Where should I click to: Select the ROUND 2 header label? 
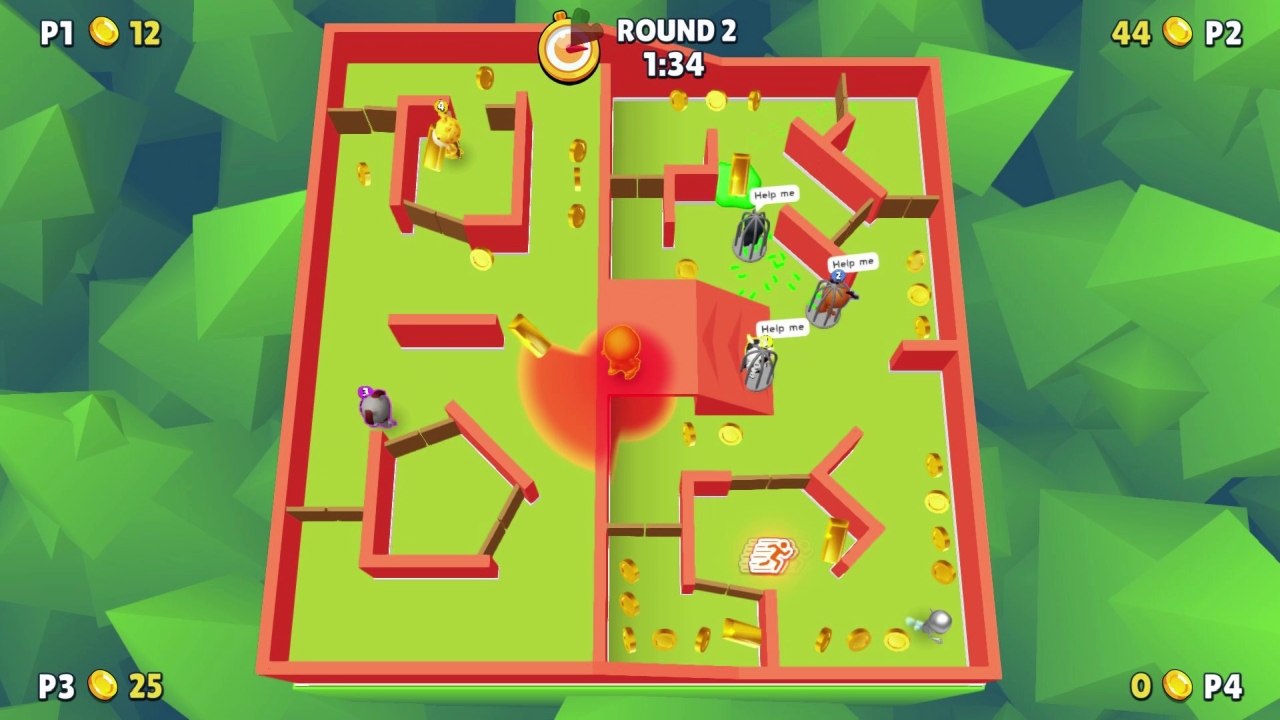pos(676,31)
